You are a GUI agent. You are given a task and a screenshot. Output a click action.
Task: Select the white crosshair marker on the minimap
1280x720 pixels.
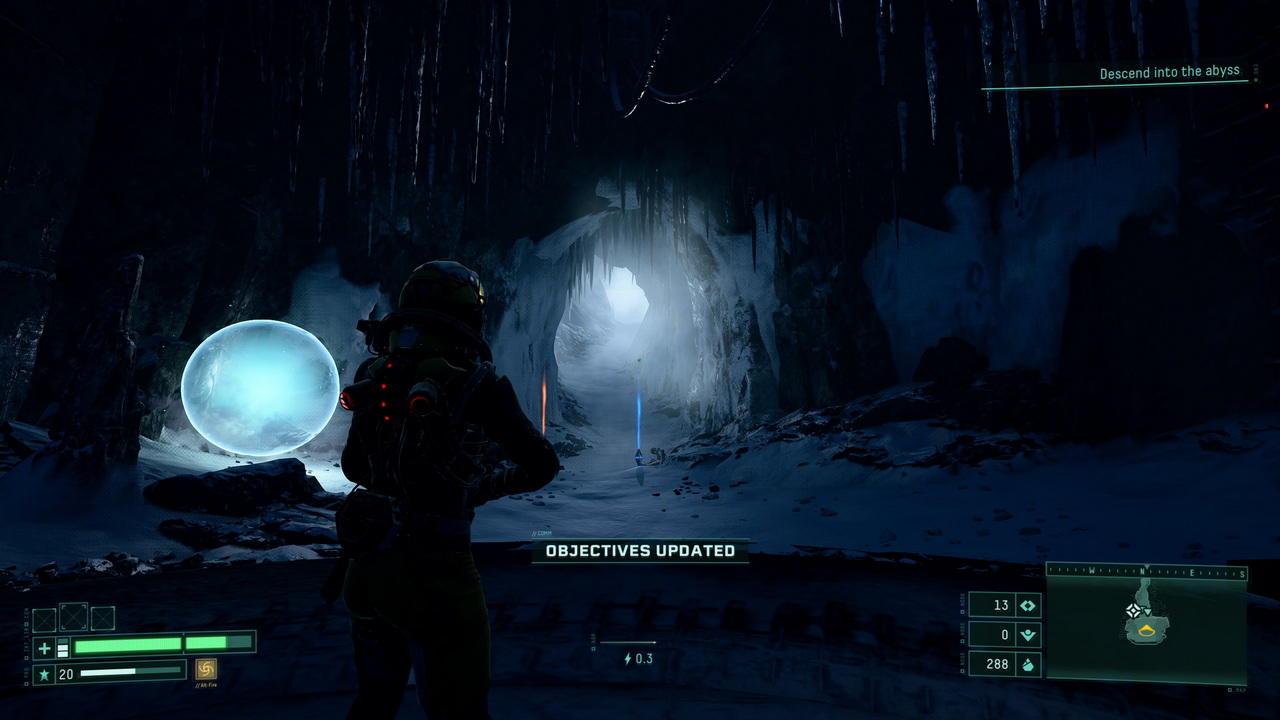1133,610
